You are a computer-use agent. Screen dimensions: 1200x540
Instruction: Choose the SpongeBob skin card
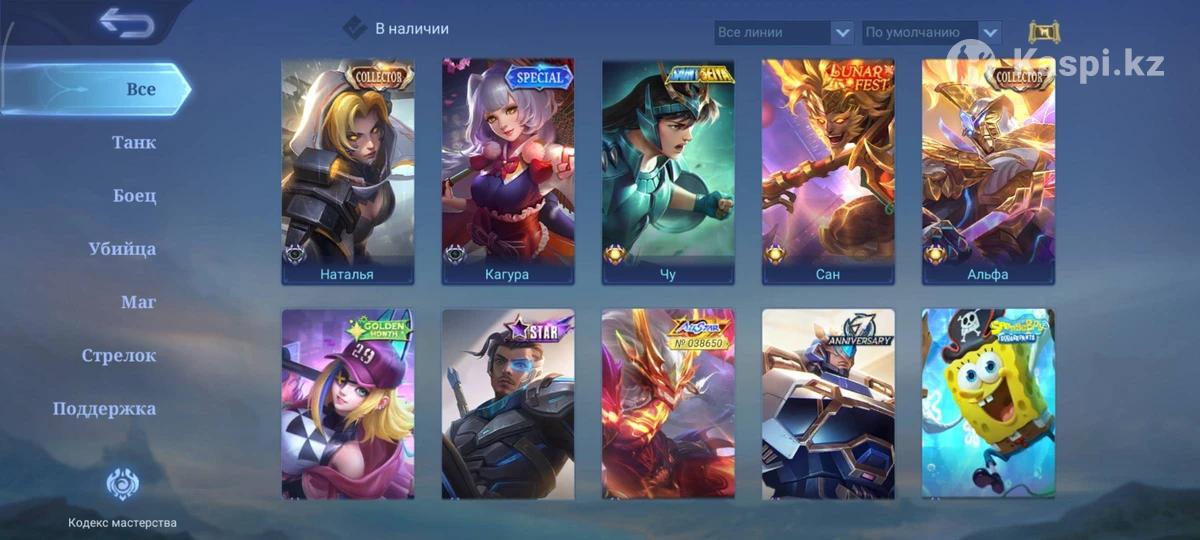[988, 403]
